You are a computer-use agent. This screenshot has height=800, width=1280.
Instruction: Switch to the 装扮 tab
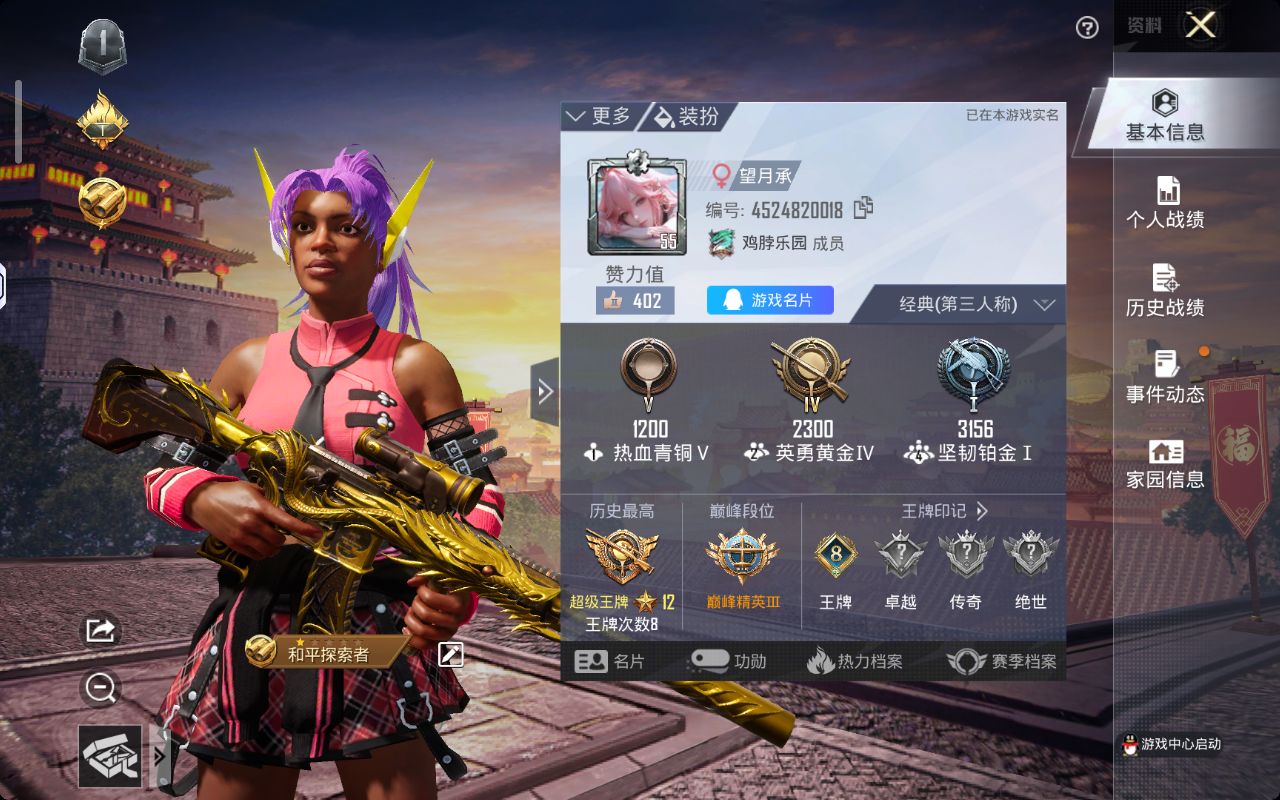coord(690,114)
